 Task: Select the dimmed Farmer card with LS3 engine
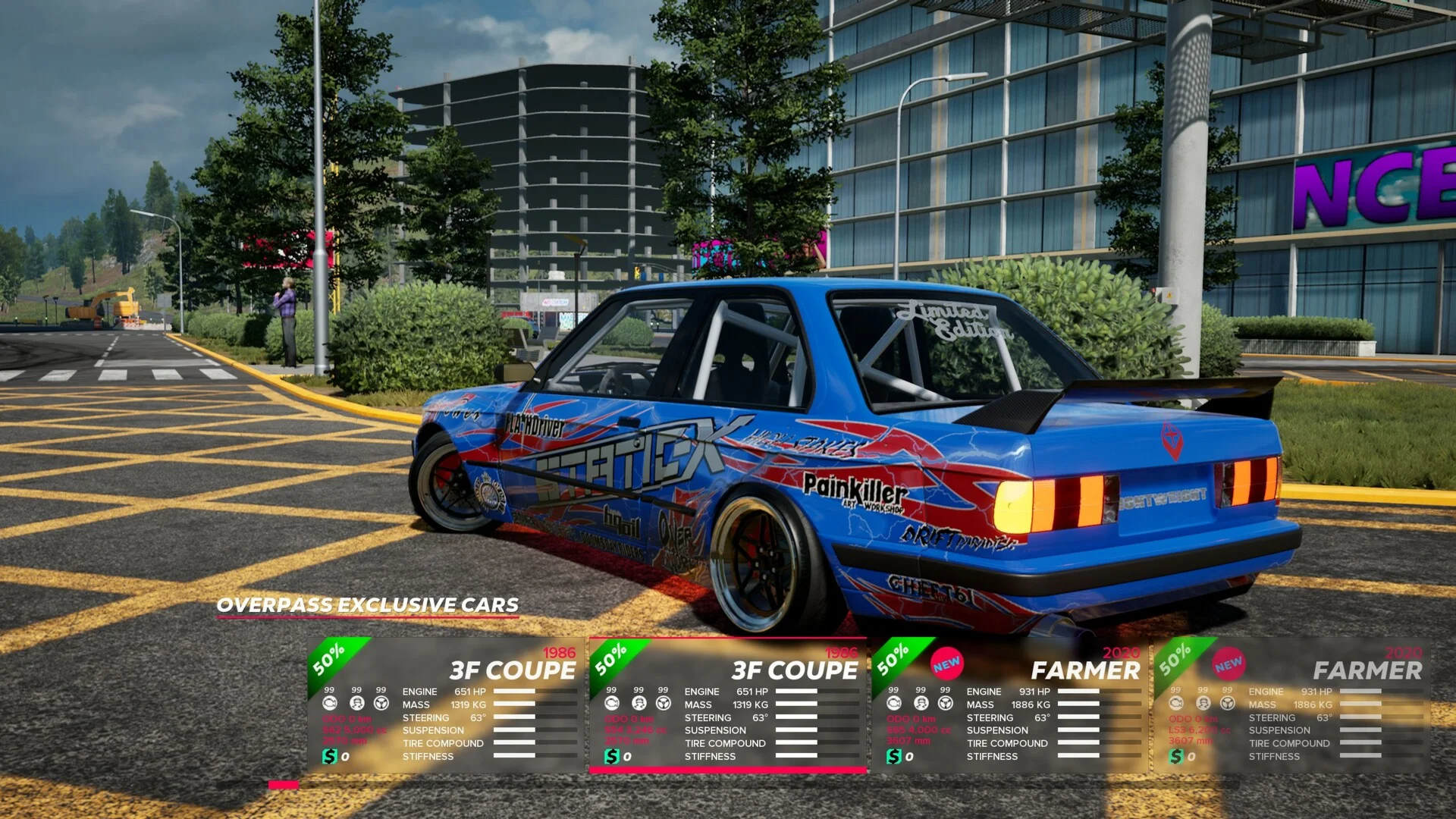point(1291,705)
